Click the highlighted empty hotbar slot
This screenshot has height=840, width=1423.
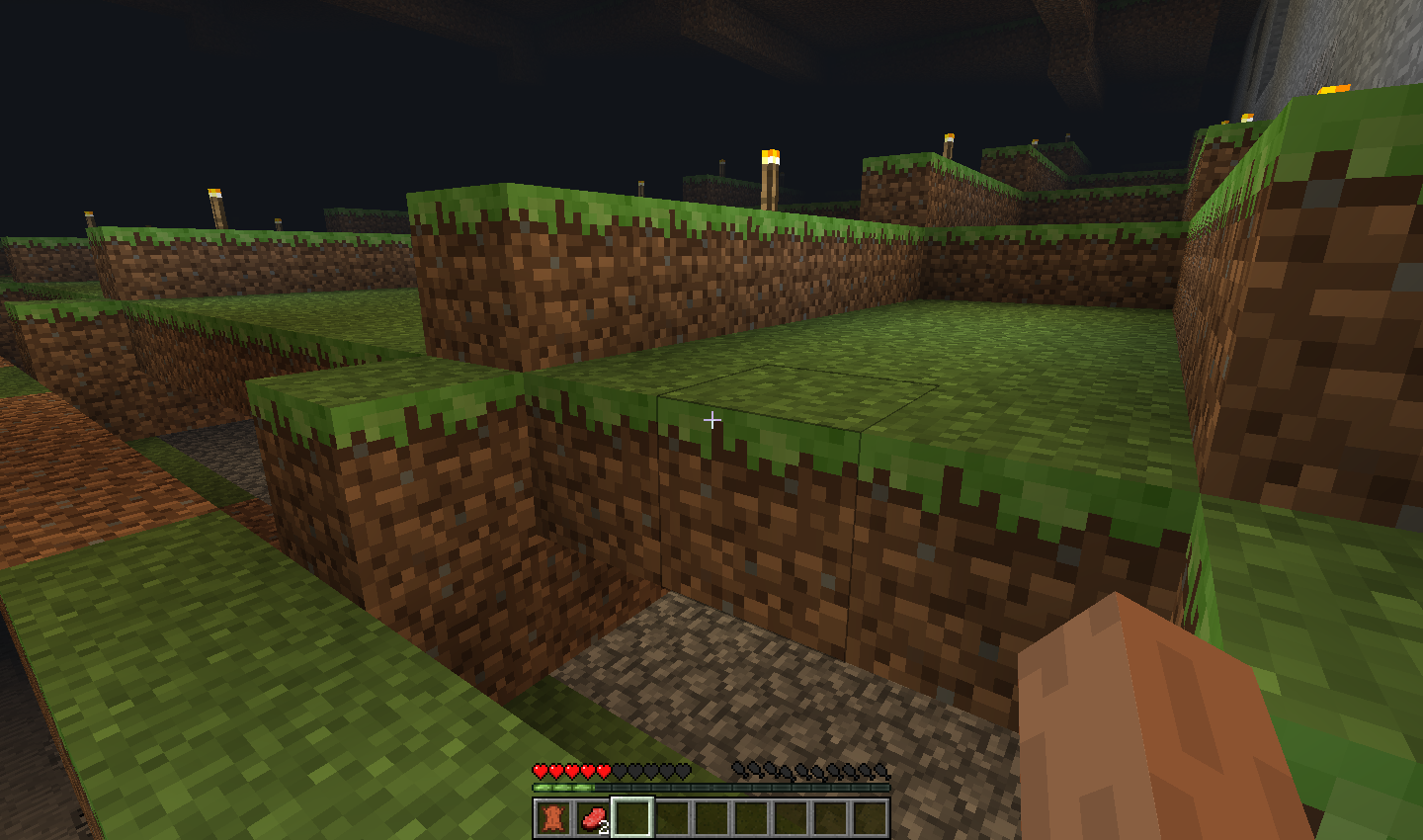pos(632,818)
